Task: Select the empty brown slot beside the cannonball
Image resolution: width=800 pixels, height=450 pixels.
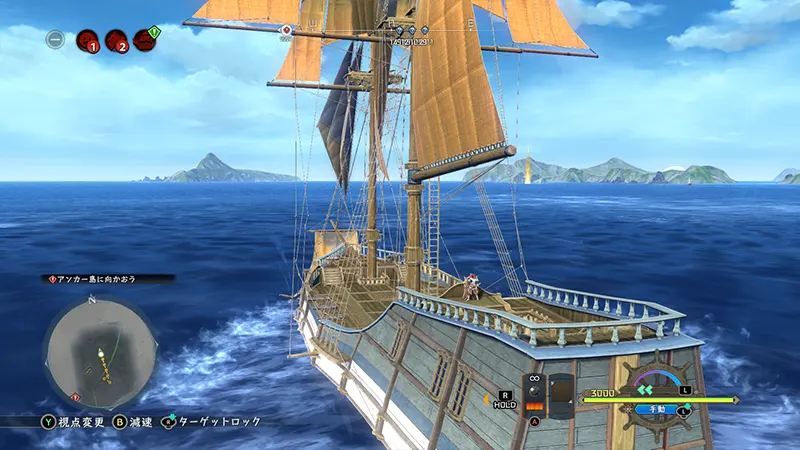Action: pos(562,395)
